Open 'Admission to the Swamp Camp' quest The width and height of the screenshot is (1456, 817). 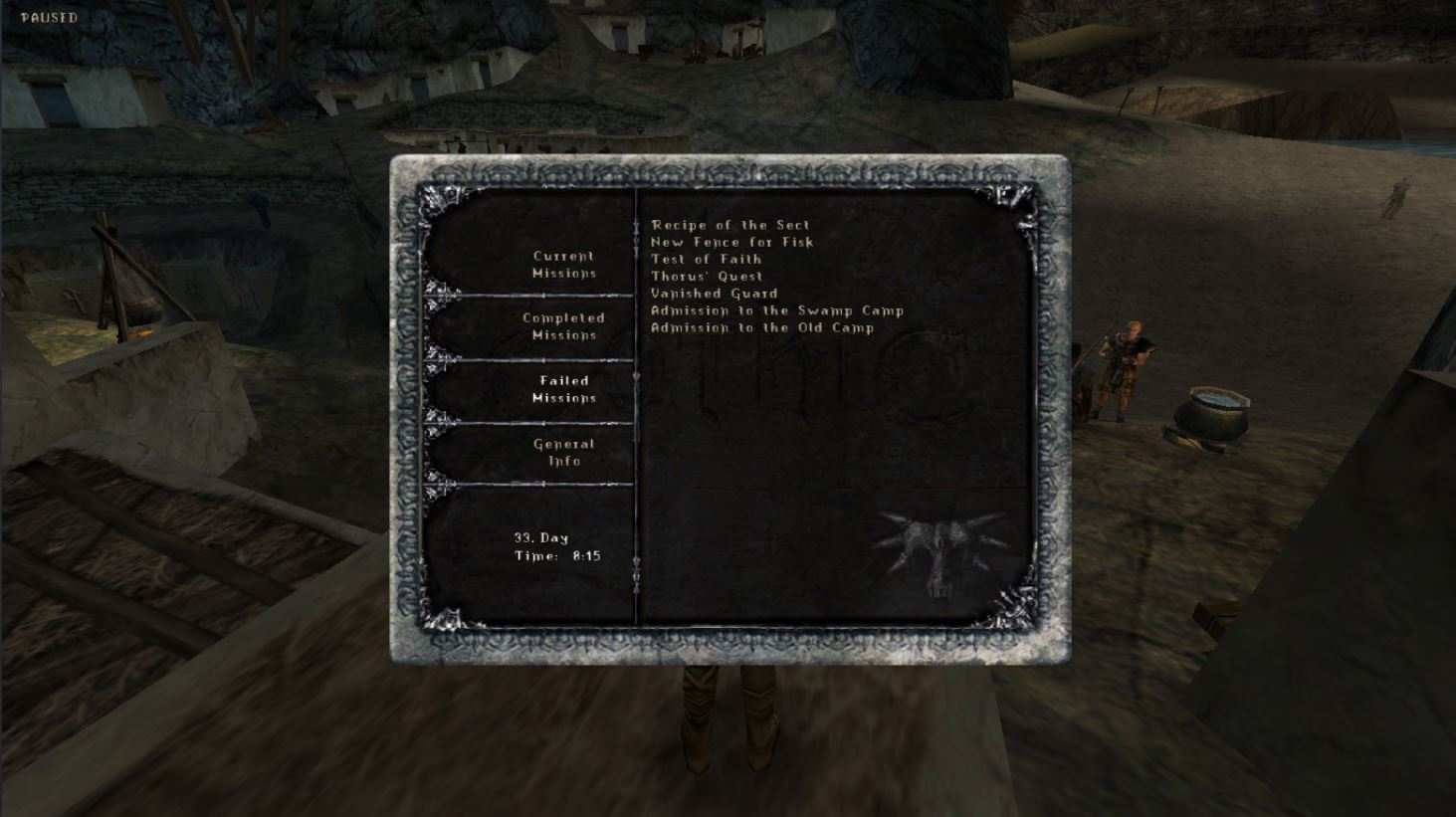click(774, 310)
